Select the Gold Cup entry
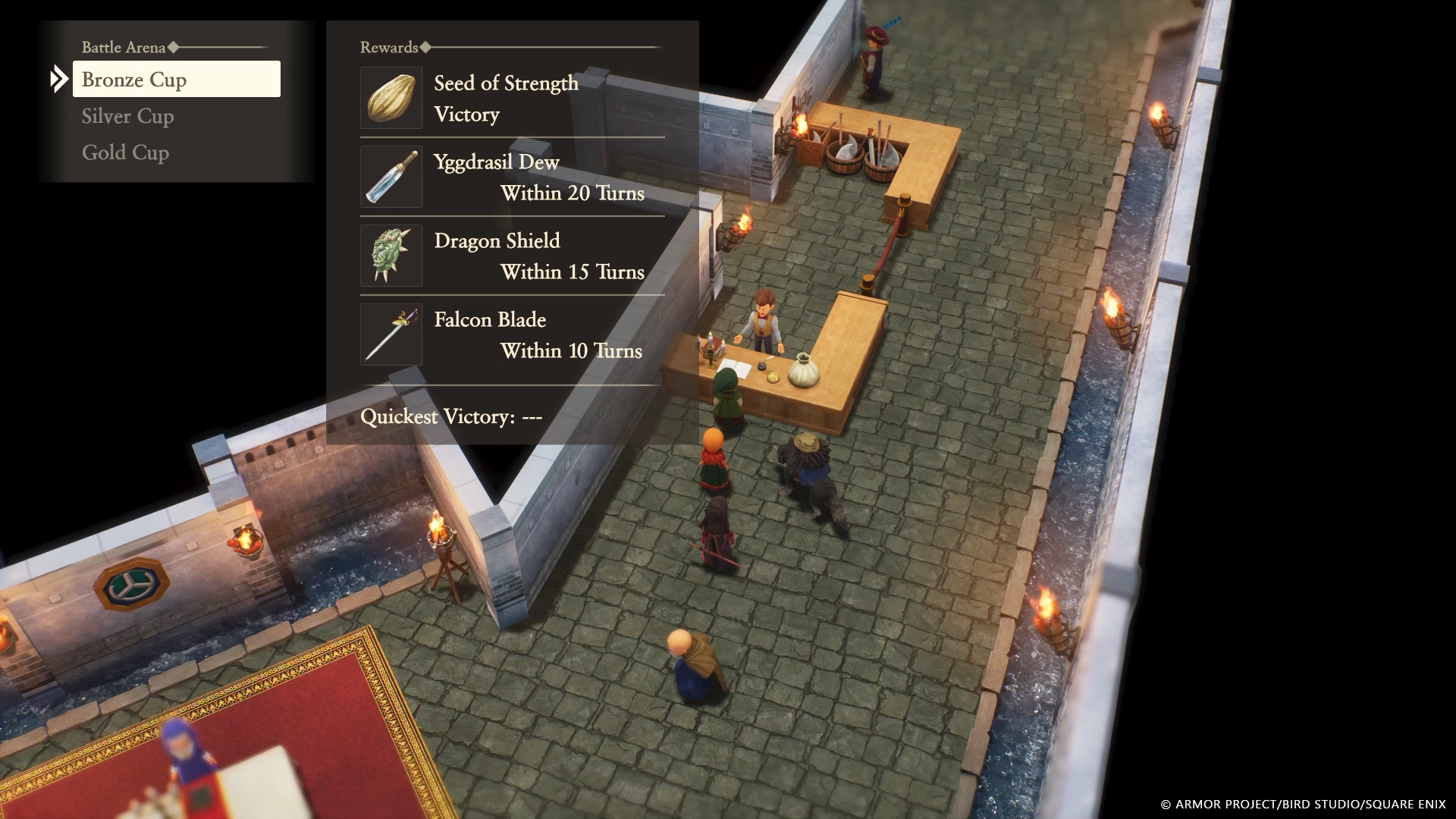The width and height of the screenshot is (1456, 819). pyautogui.click(x=125, y=152)
